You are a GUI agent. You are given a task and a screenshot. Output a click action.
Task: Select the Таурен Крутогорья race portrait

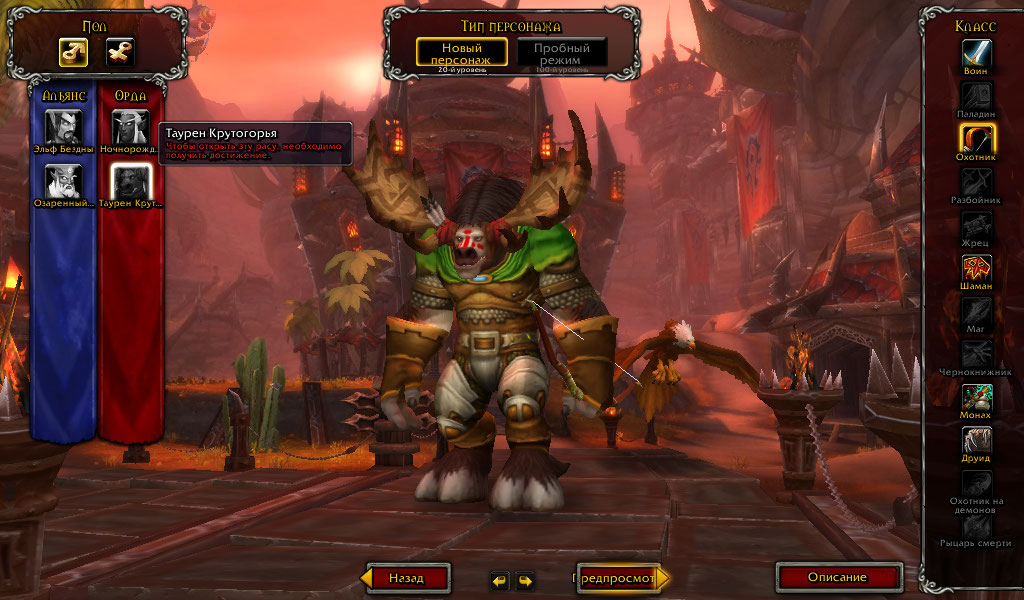131,181
